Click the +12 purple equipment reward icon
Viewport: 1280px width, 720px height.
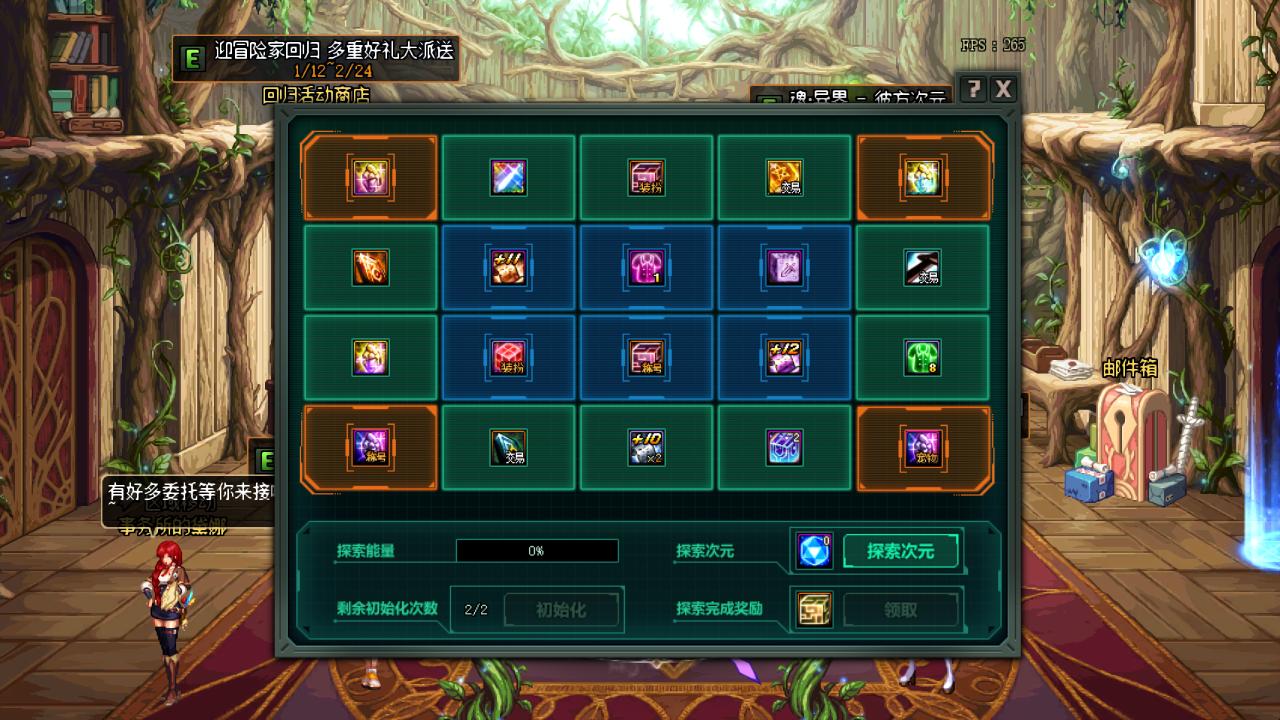(784, 357)
